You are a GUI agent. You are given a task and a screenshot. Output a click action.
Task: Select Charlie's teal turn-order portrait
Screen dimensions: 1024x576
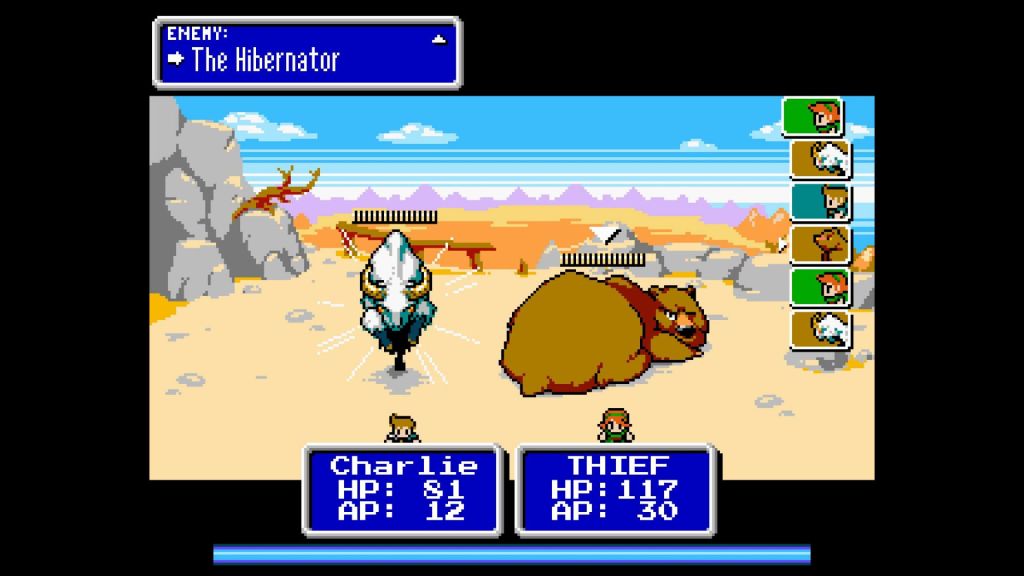(x=820, y=201)
